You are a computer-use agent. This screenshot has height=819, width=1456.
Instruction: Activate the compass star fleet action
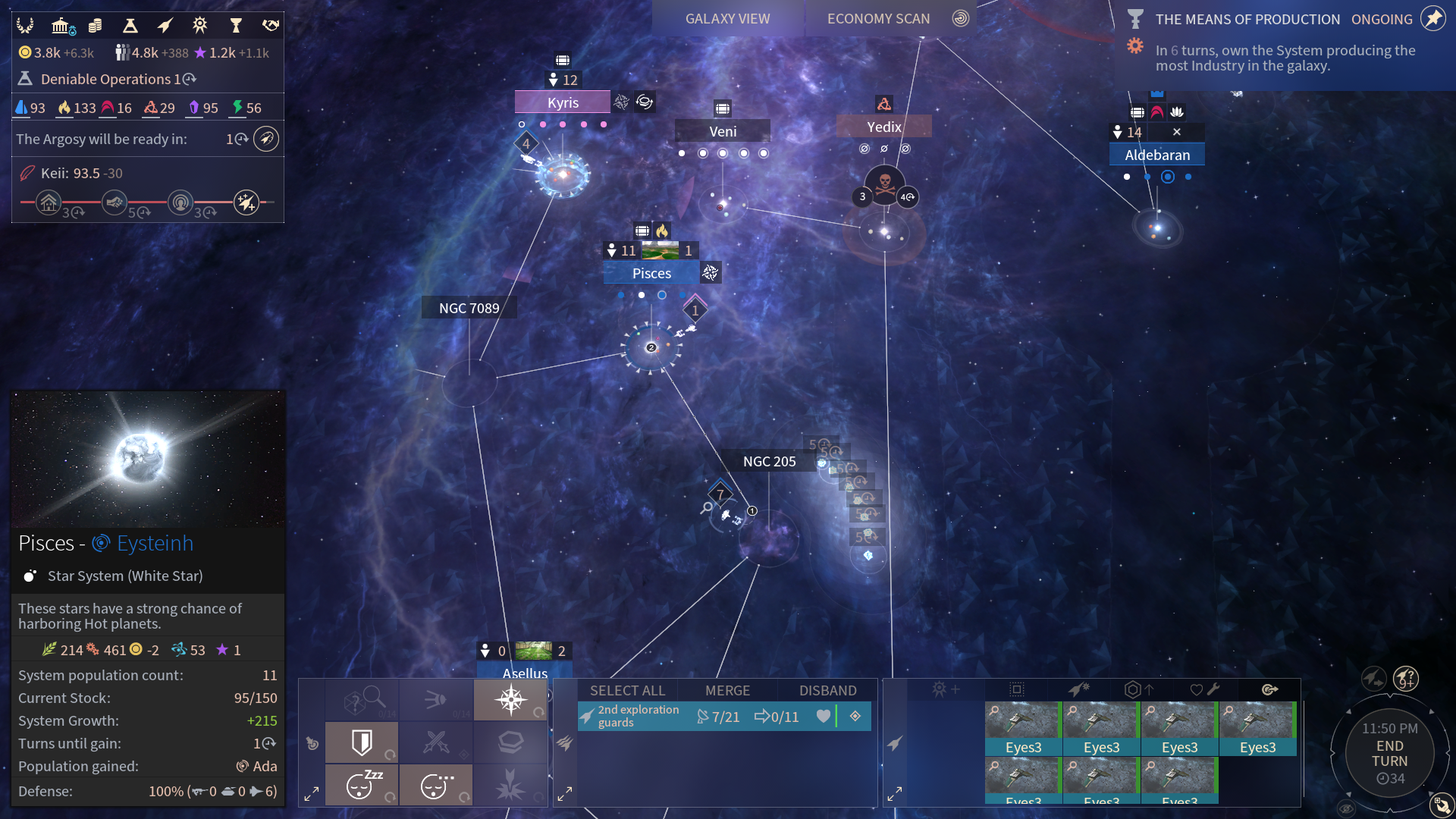pyautogui.click(x=510, y=699)
